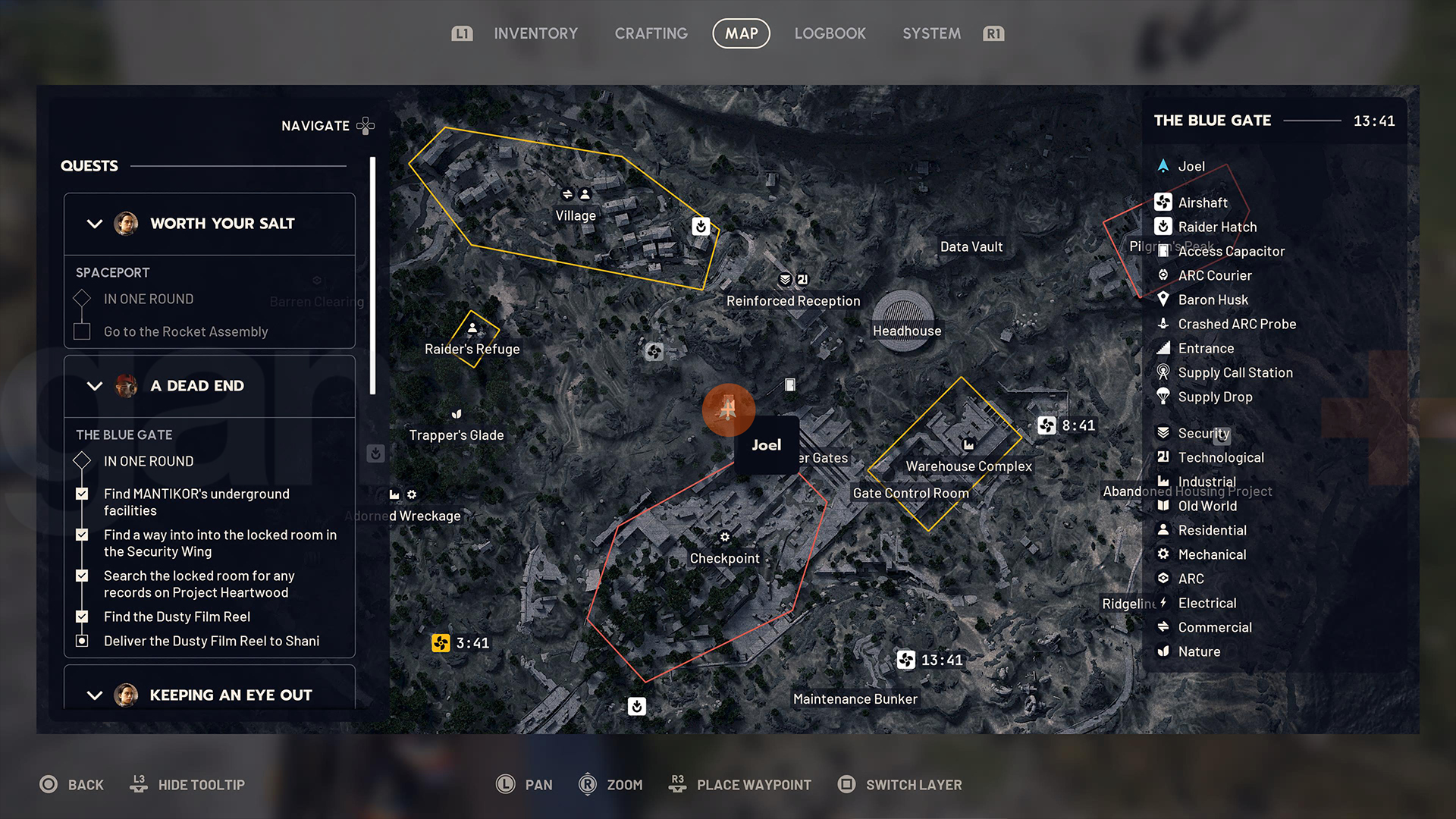Check the Deliver Dusty Film Reel objective
The height and width of the screenshot is (819, 1456).
(x=81, y=641)
